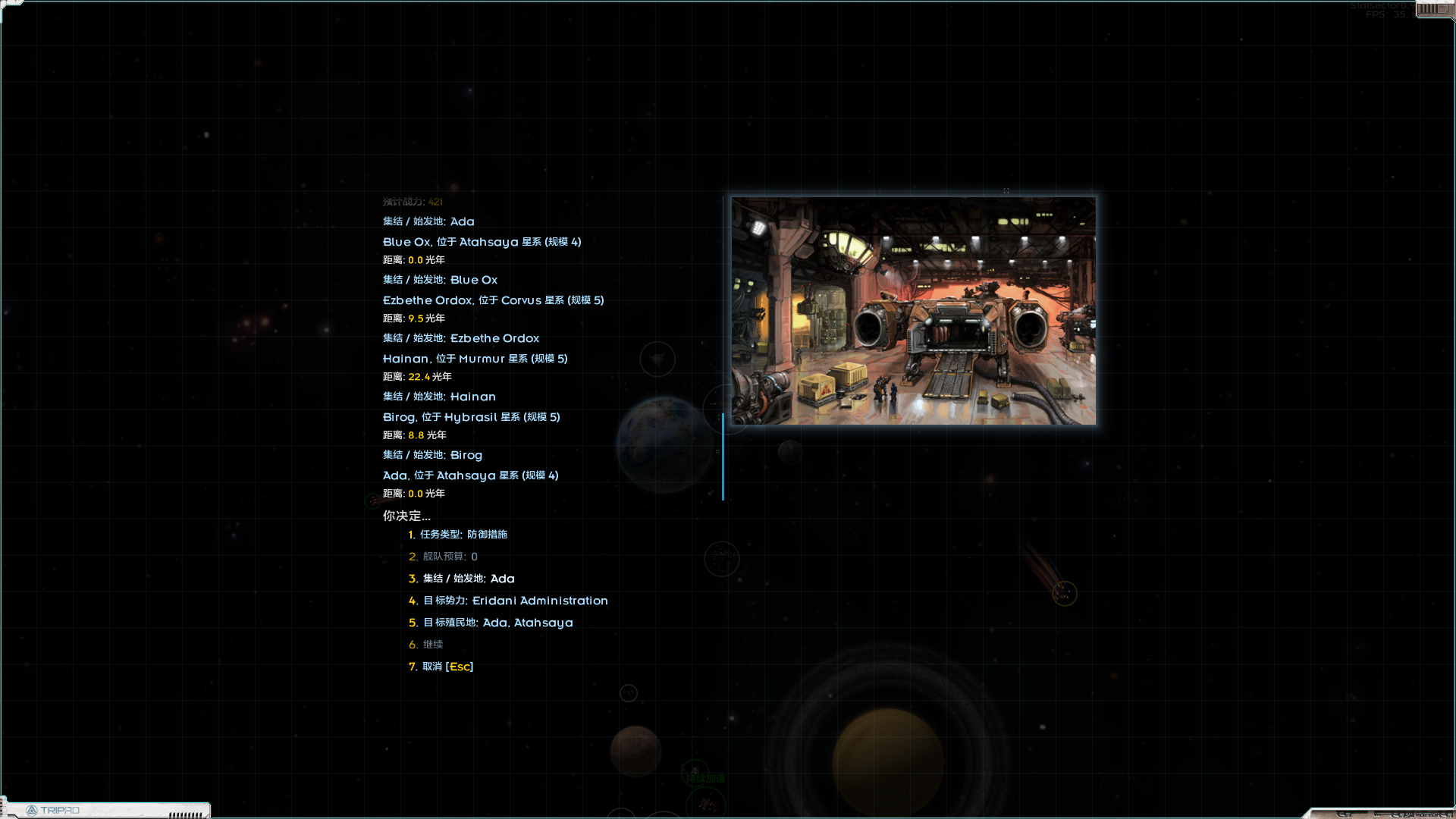Click the small brown planet below the map

pos(637,751)
